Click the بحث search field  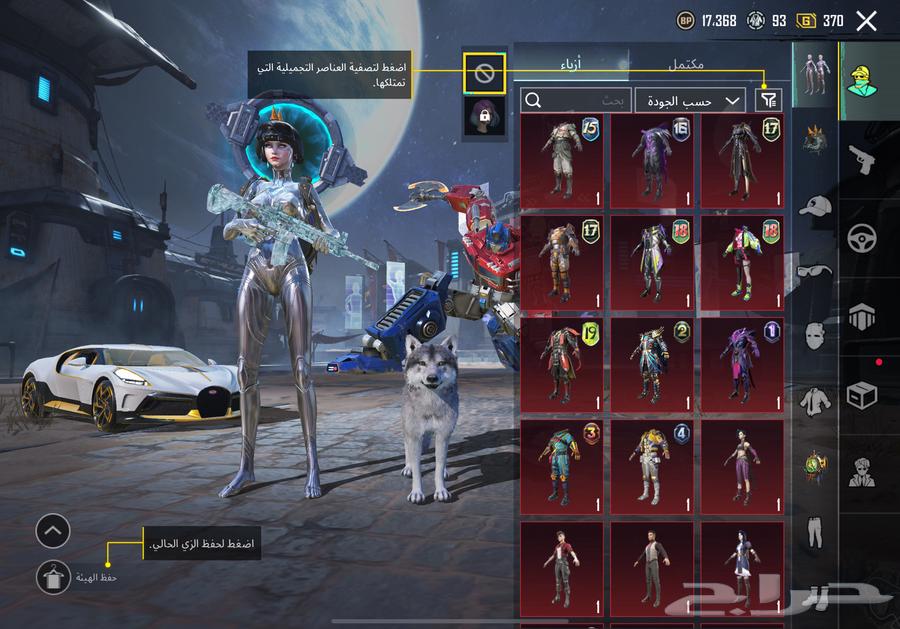point(576,100)
